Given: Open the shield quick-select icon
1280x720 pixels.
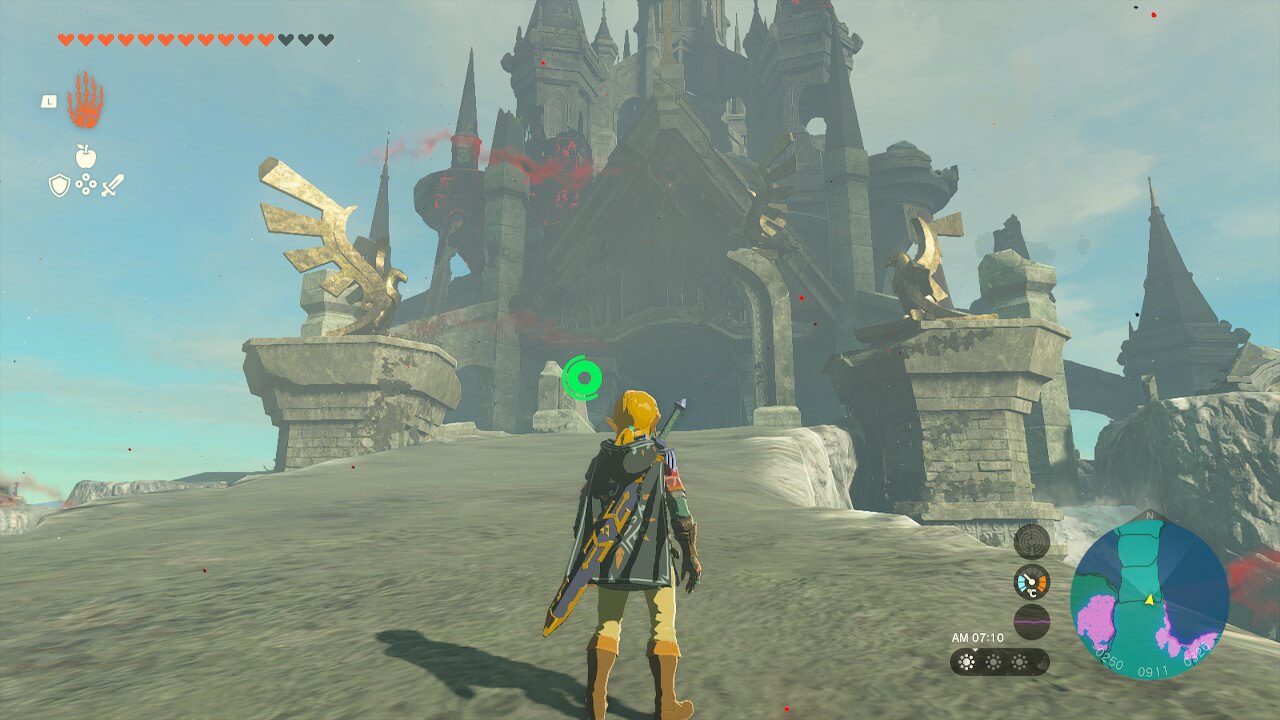Looking at the screenshot, I should tap(59, 185).
